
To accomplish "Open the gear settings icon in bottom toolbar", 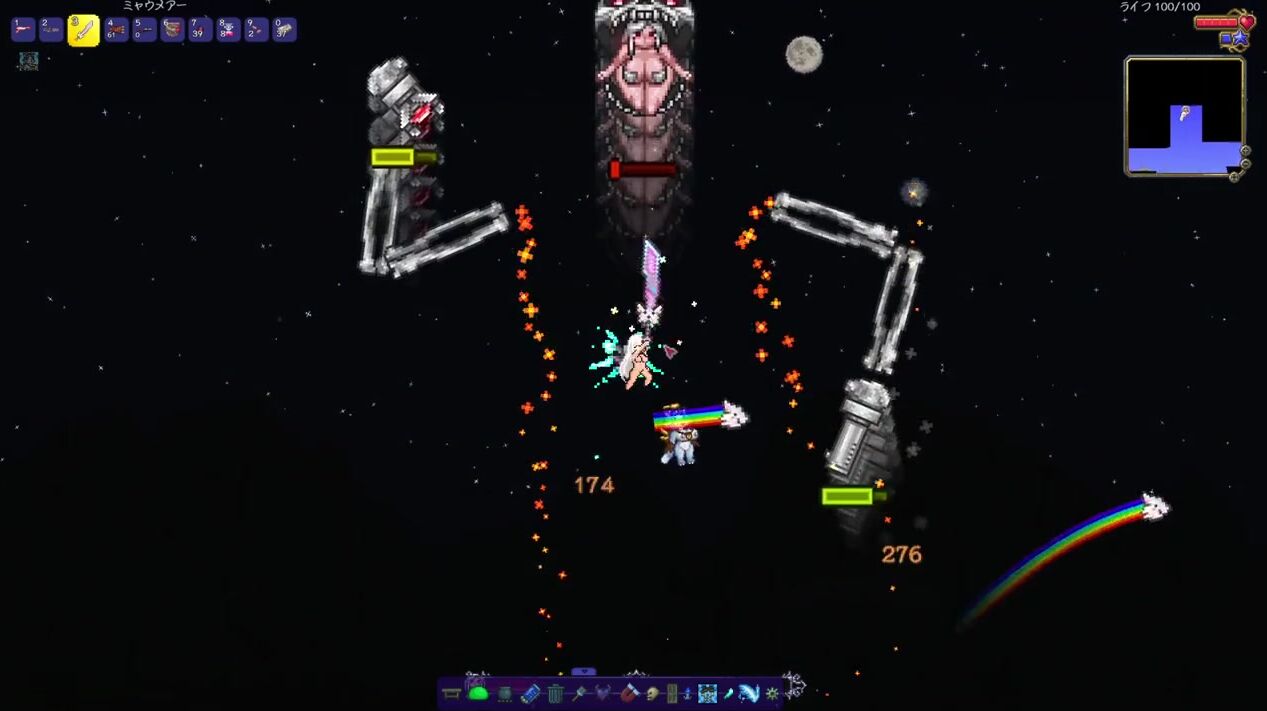I will (x=772, y=693).
